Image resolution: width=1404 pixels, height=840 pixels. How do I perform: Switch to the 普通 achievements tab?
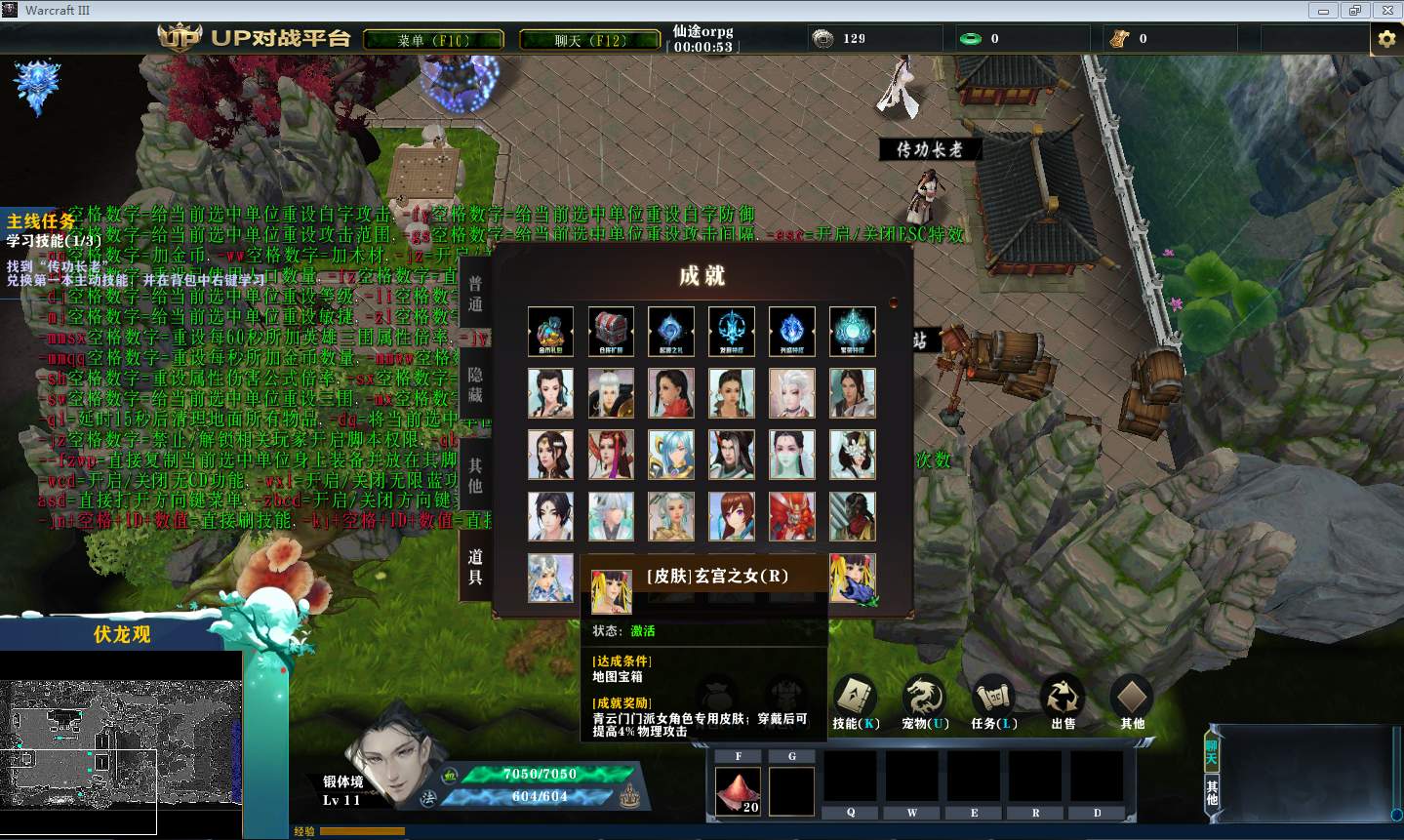475,294
